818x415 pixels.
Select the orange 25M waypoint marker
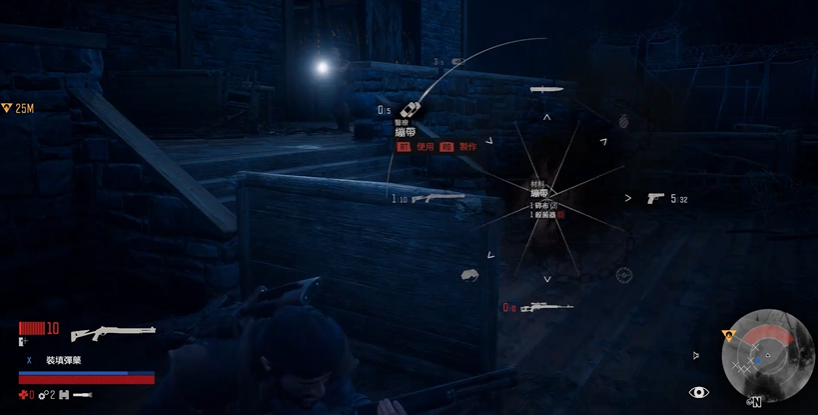(7, 108)
